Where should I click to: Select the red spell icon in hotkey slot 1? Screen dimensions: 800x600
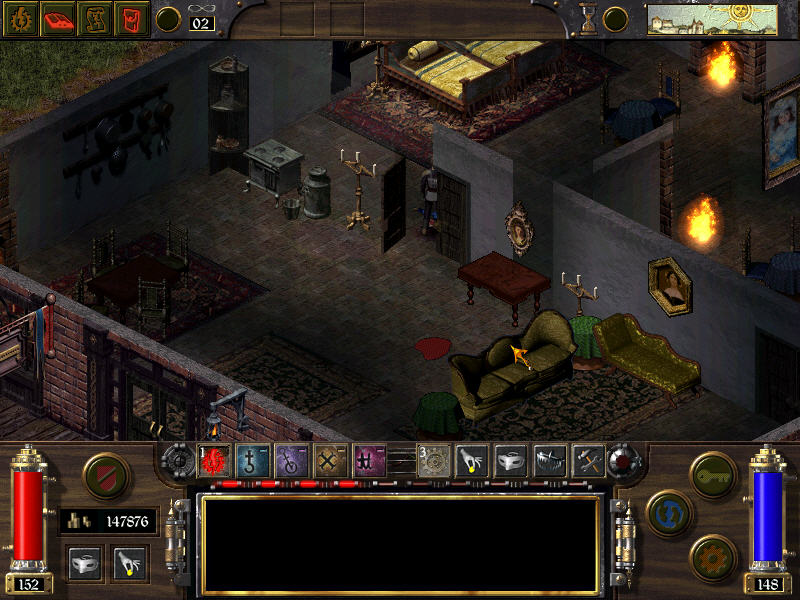[x=214, y=461]
